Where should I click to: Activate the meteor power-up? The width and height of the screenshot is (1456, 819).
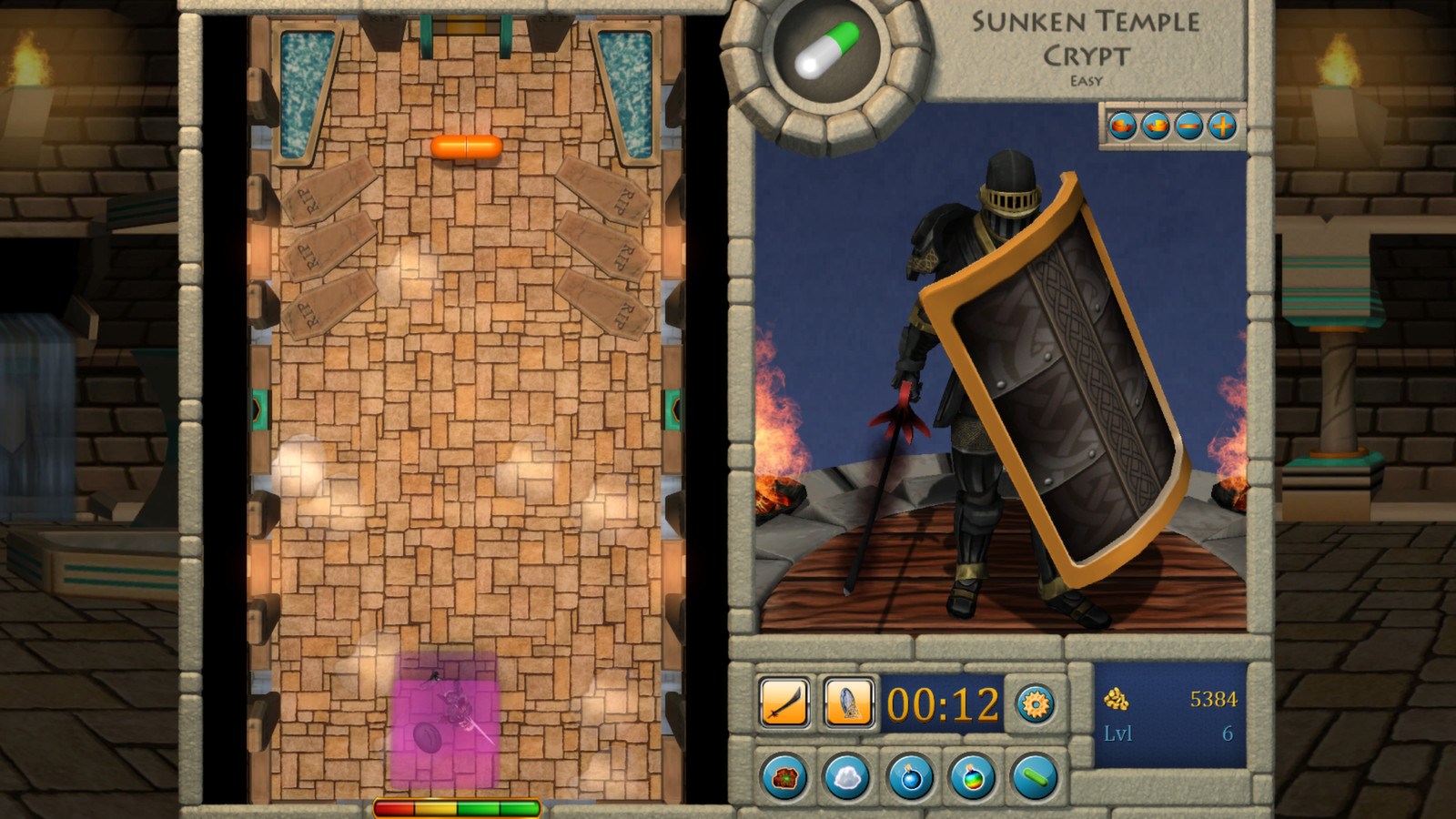click(x=784, y=779)
